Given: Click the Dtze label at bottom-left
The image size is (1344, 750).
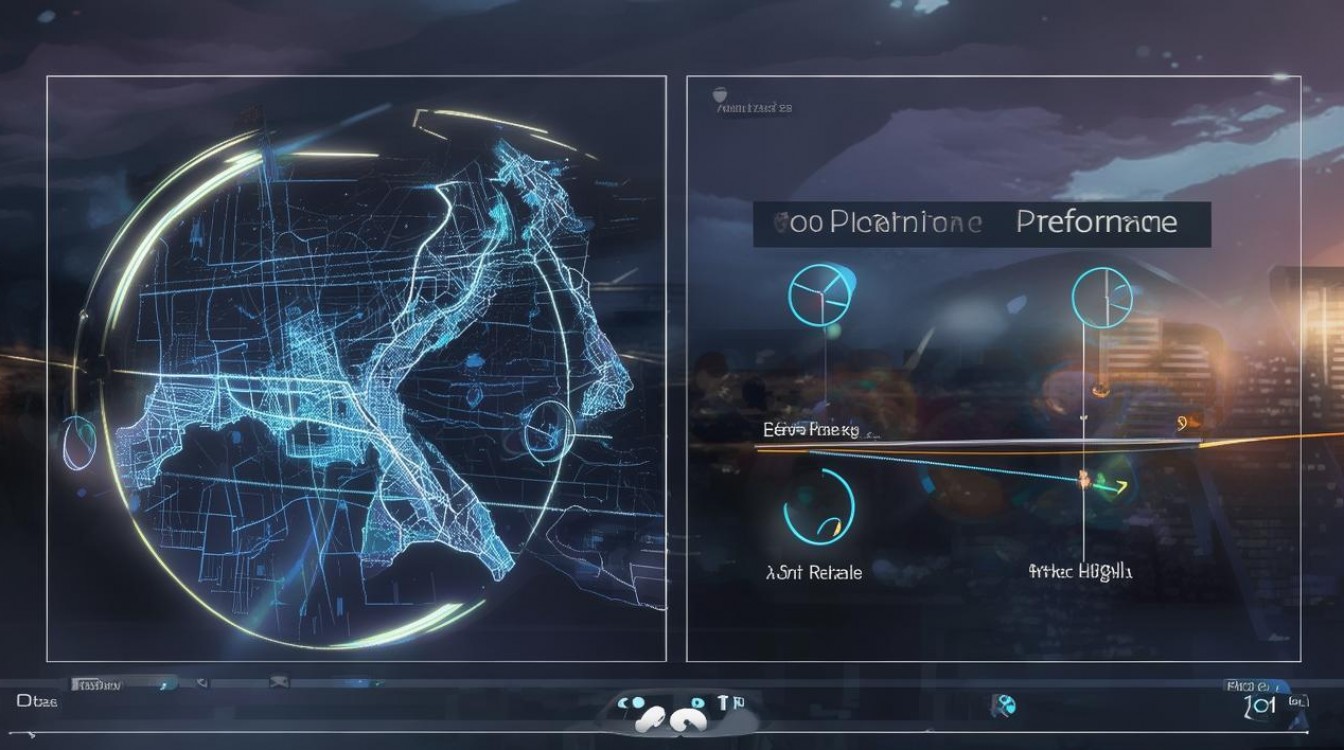Looking at the screenshot, I should (37, 701).
